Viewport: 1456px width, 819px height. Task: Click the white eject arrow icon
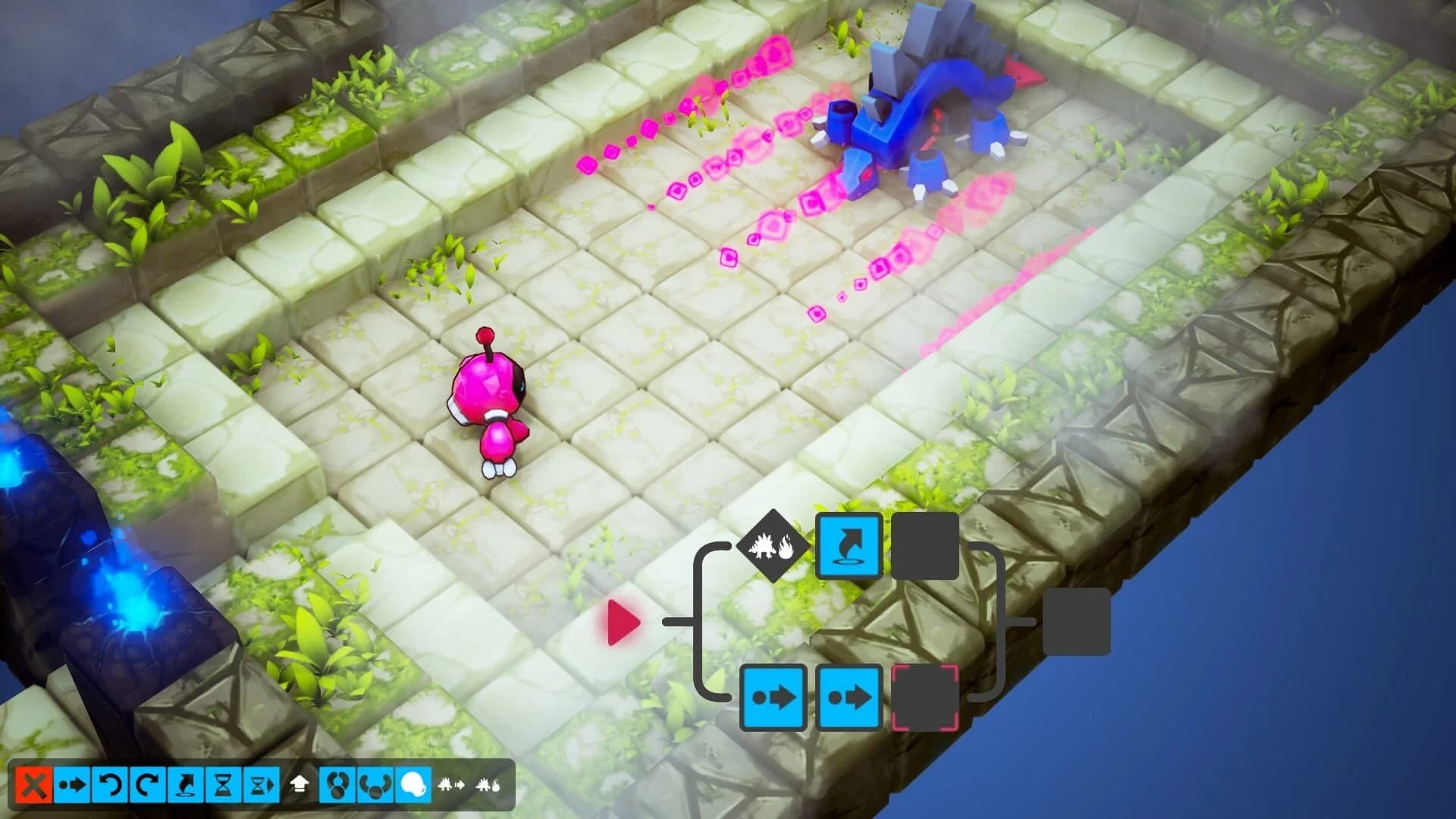pyautogui.click(x=300, y=786)
